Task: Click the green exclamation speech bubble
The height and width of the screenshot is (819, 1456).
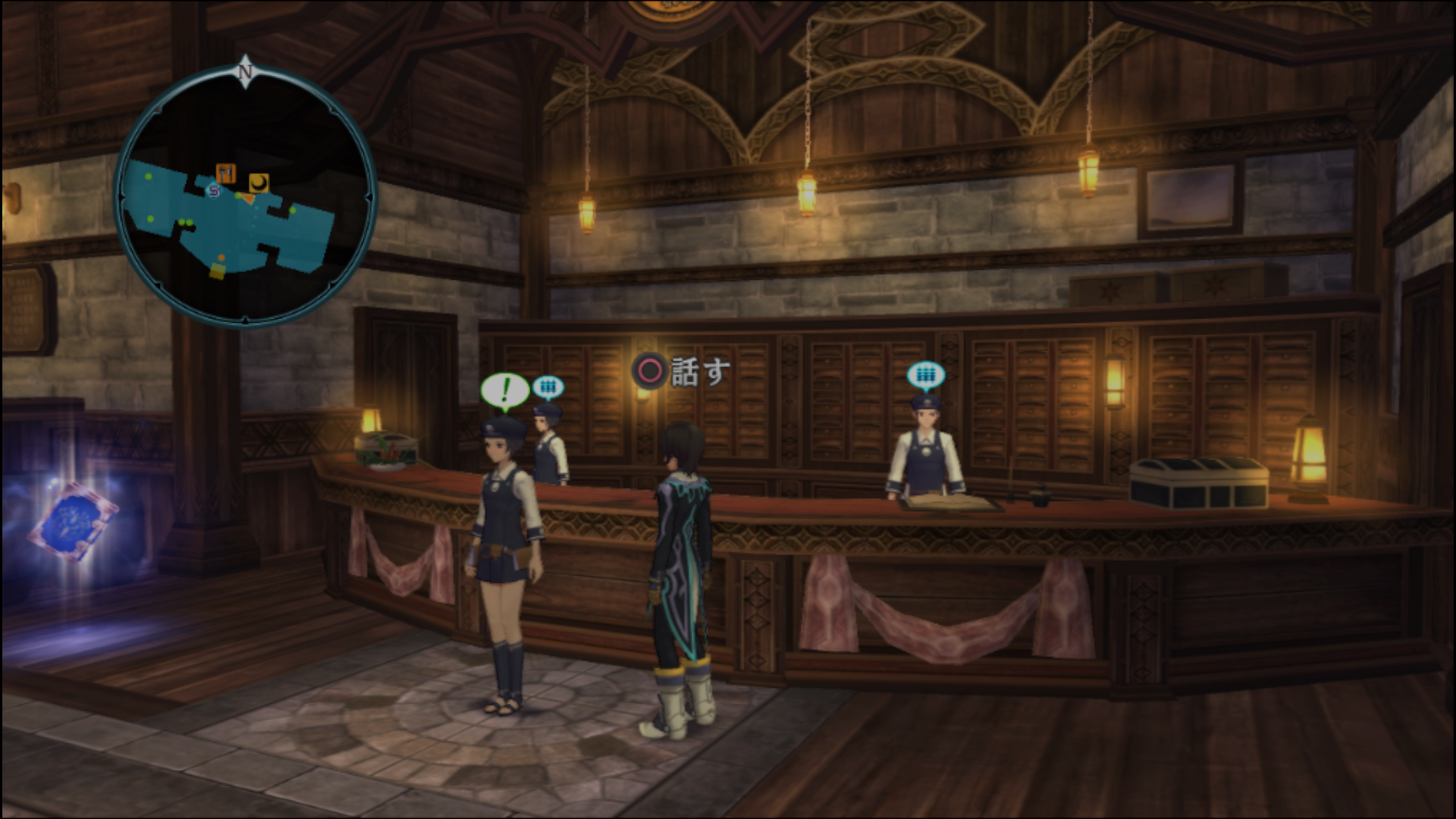Action: [504, 390]
